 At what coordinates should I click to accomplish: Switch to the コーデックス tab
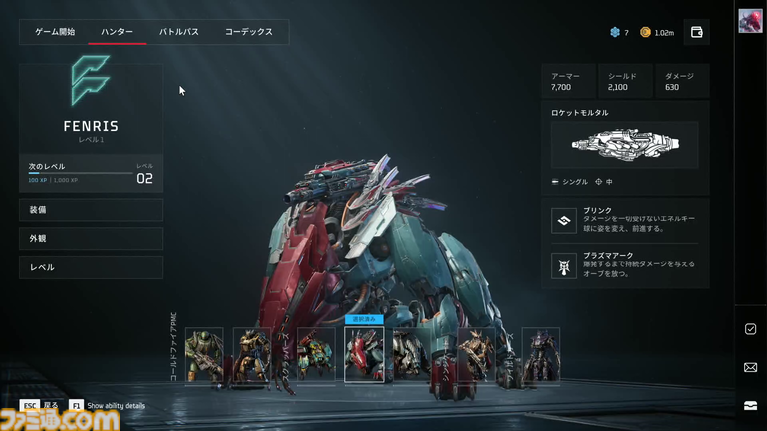[248, 32]
